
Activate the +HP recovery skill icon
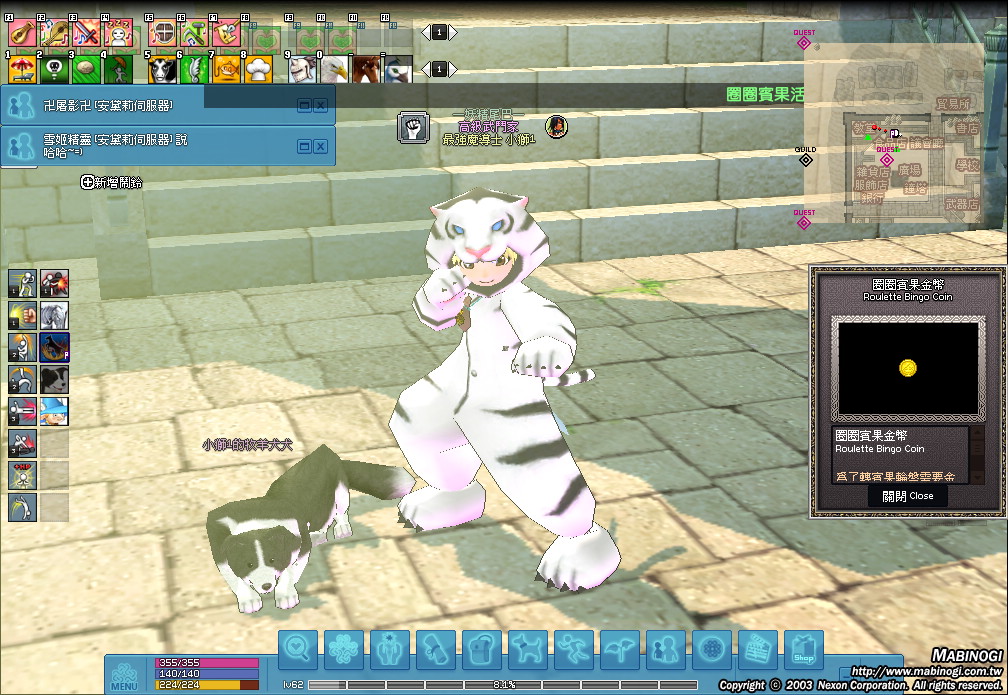coord(22,475)
